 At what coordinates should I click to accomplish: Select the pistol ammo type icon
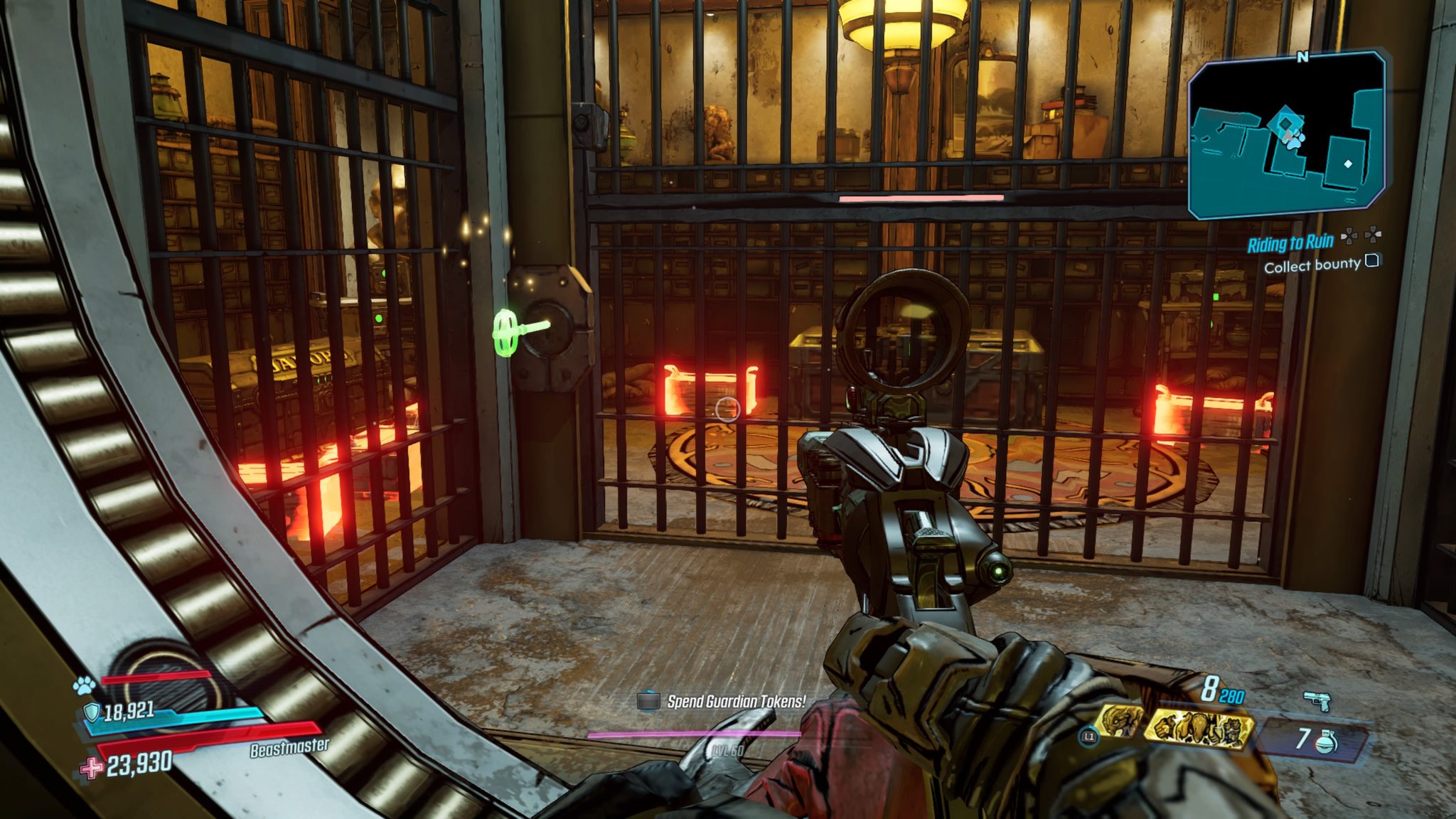pos(1318,700)
